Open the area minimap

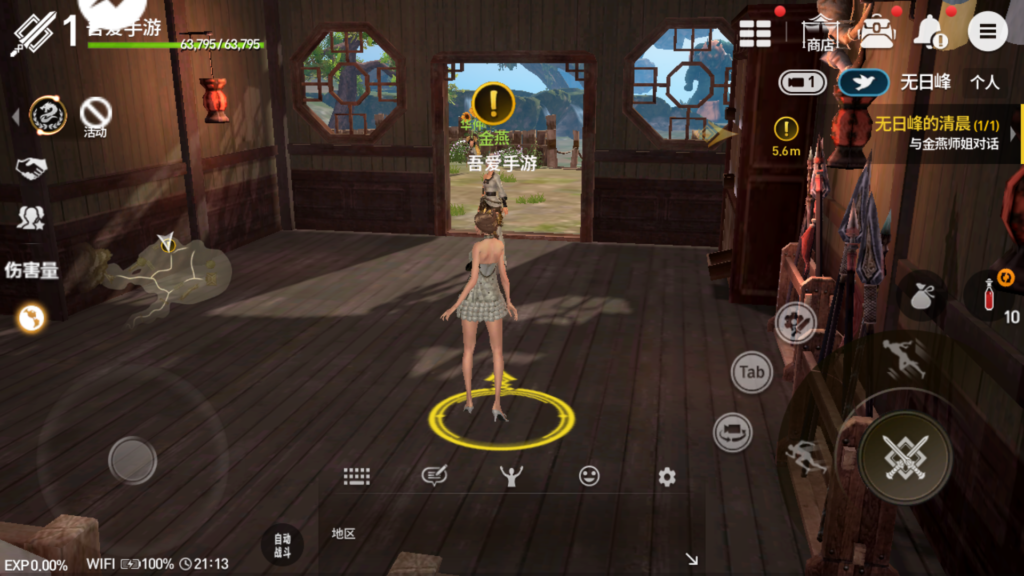click(167, 276)
